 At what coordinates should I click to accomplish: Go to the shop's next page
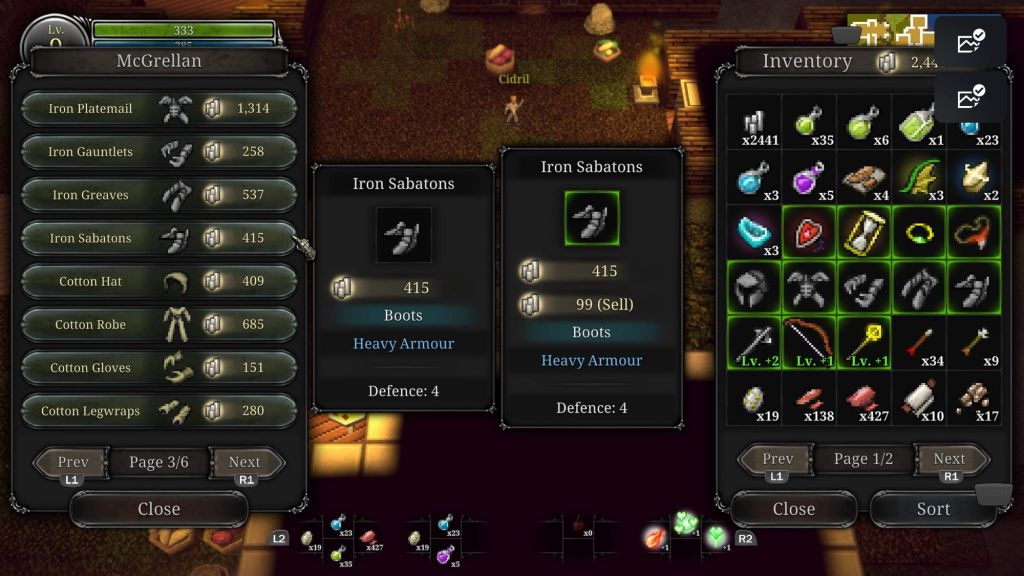click(245, 463)
